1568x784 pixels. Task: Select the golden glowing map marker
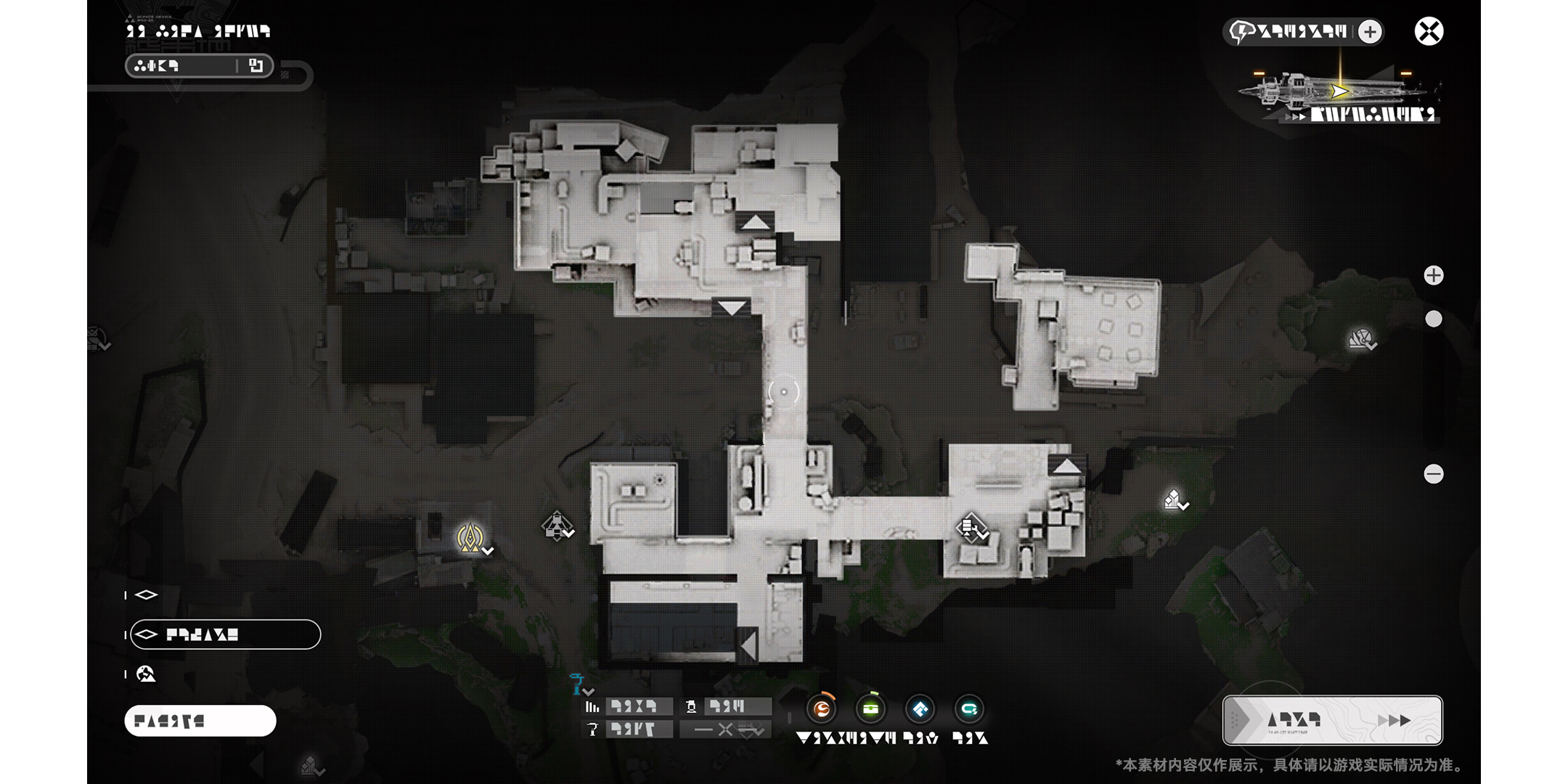click(470, 538)
